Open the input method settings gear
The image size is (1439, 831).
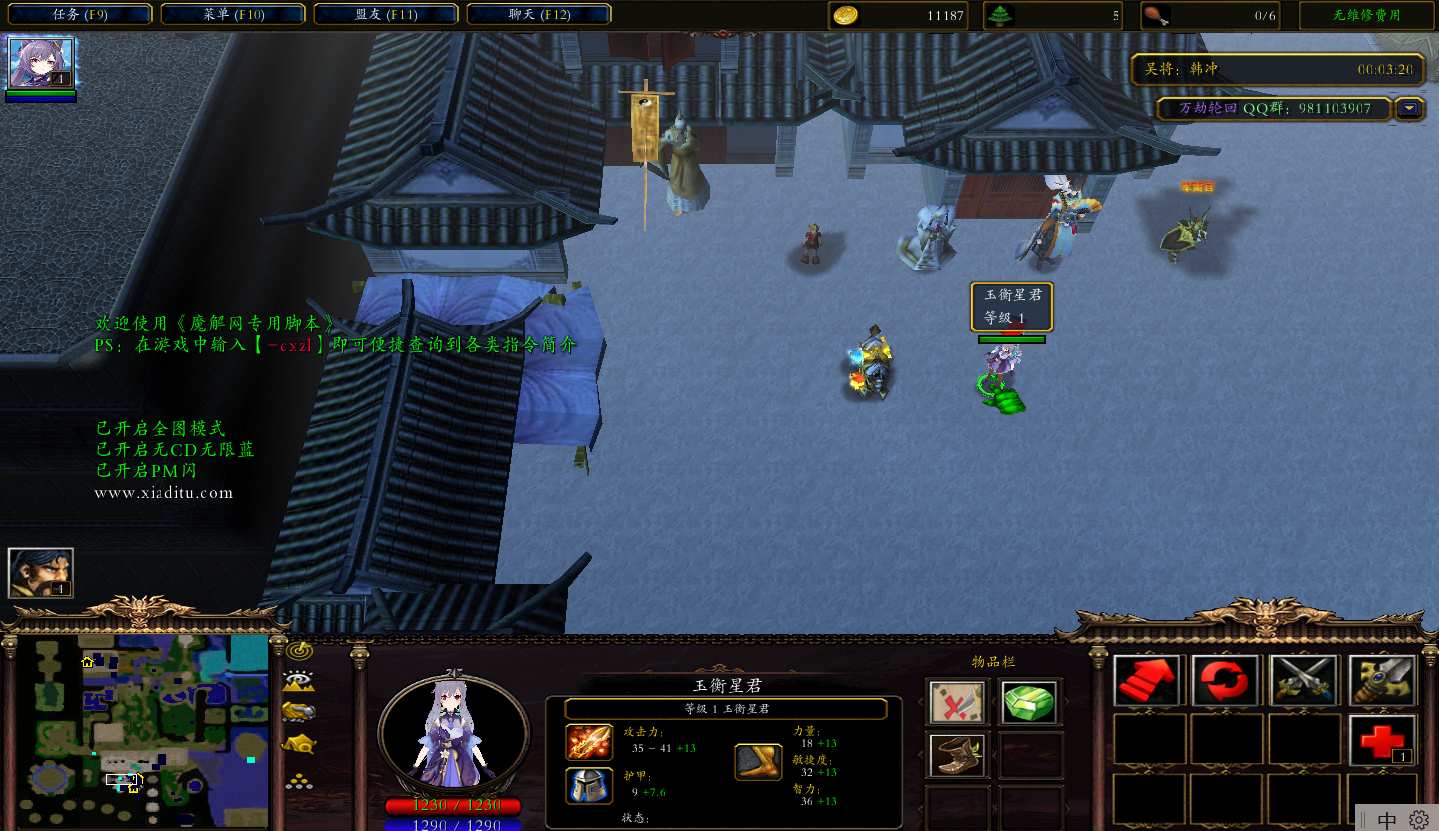coord(1418,819)
